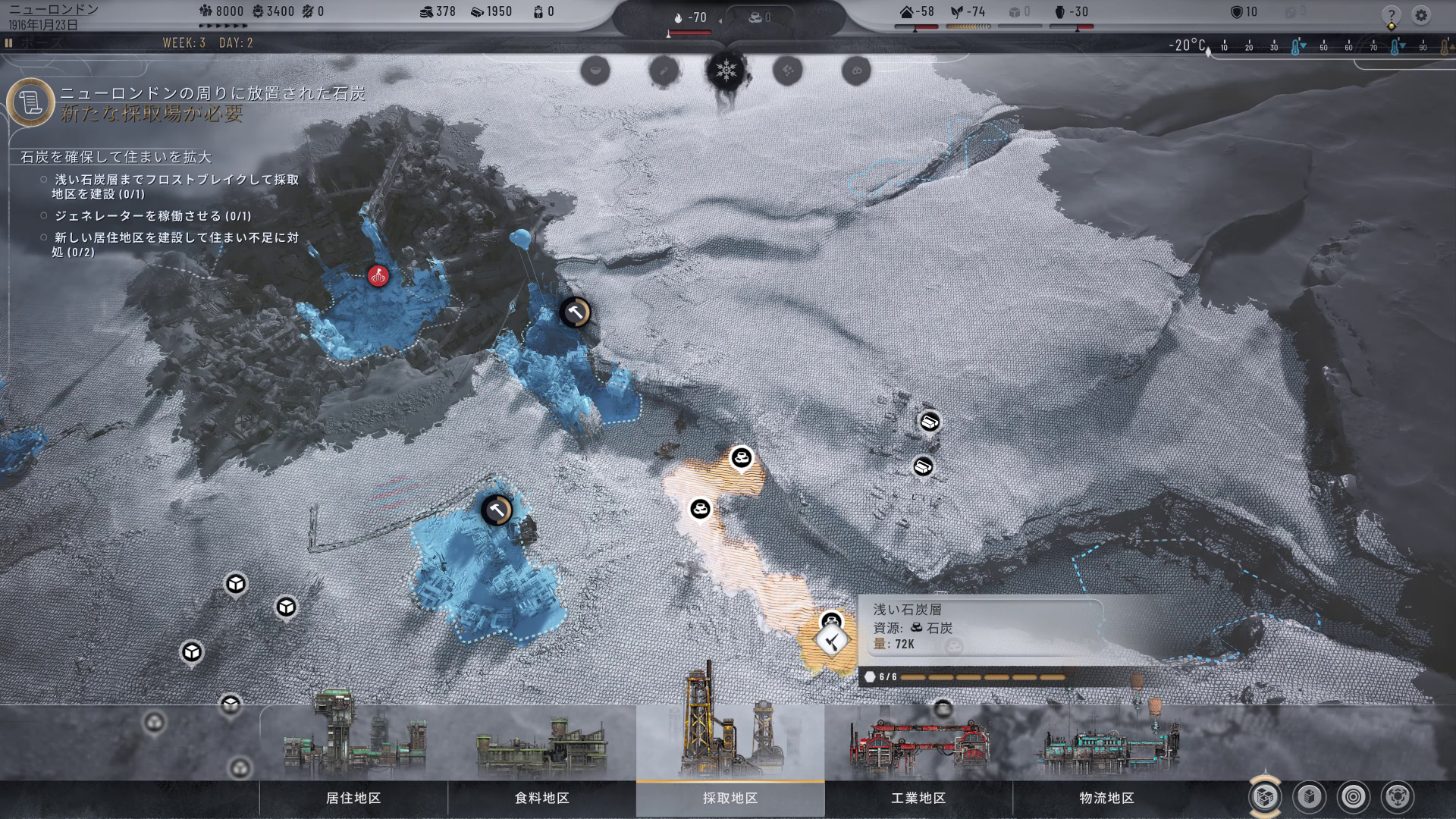The image size is (1456, 819).
Task: Click the 浅い石炭層 coal deposit marker
Action: coord(832,641)
